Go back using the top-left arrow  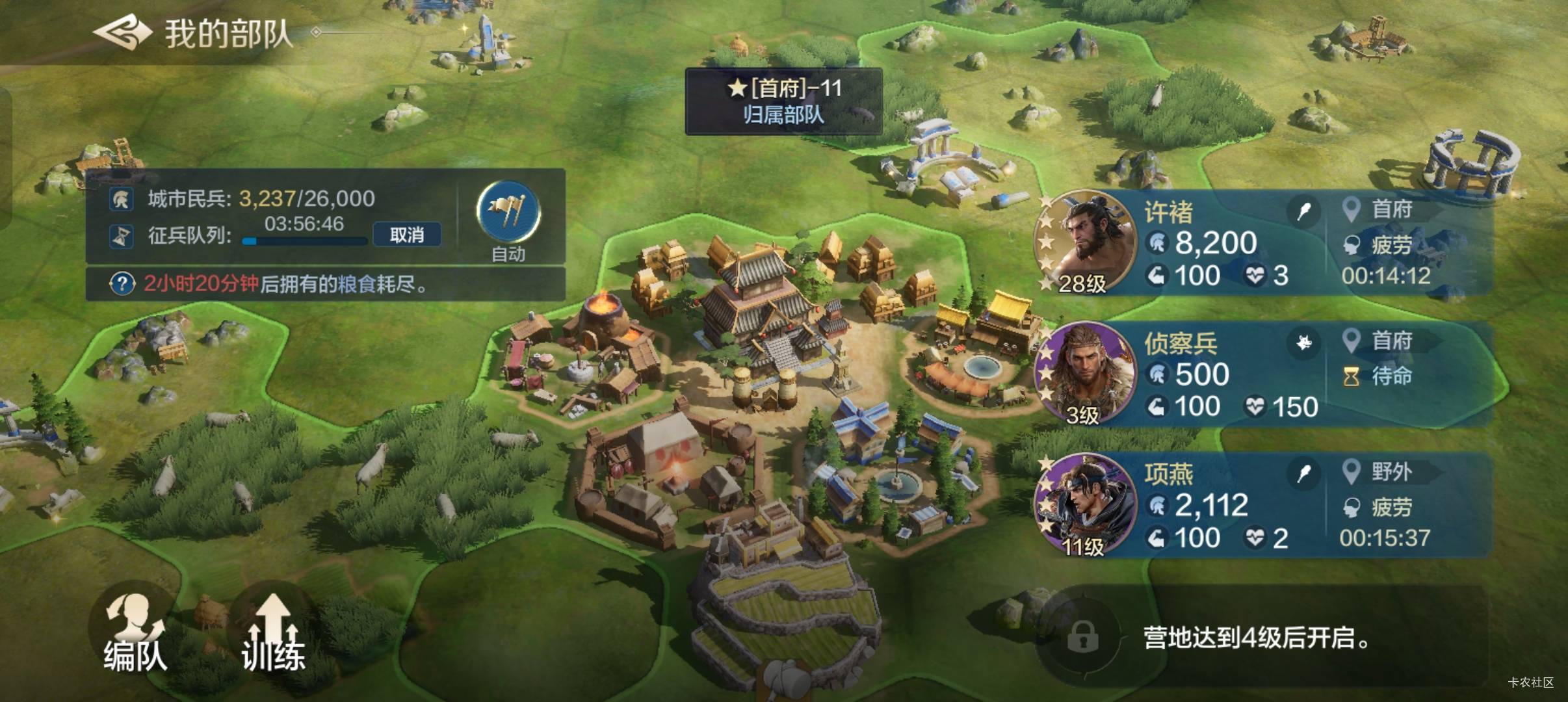tap(122, 32)
